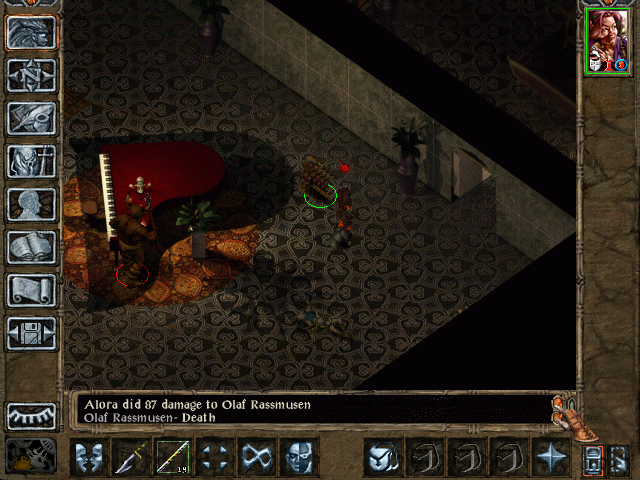The width and height of the screenshot is (640, 480).
Task: Open the Journal with the quill button
Action: [x=32, y=118]
